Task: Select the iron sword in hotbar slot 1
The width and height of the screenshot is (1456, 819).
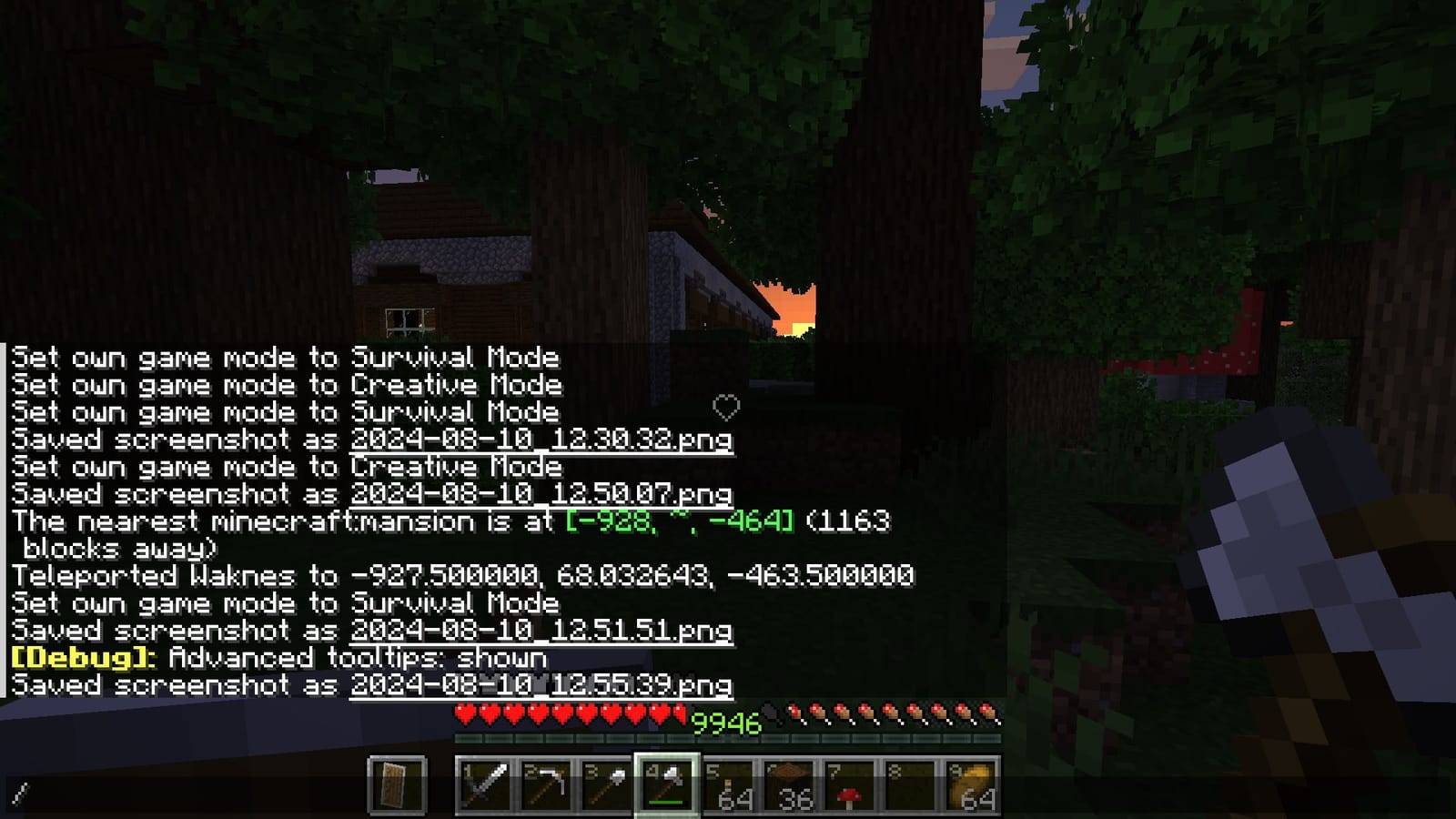Action: click(x=483, y=784)
